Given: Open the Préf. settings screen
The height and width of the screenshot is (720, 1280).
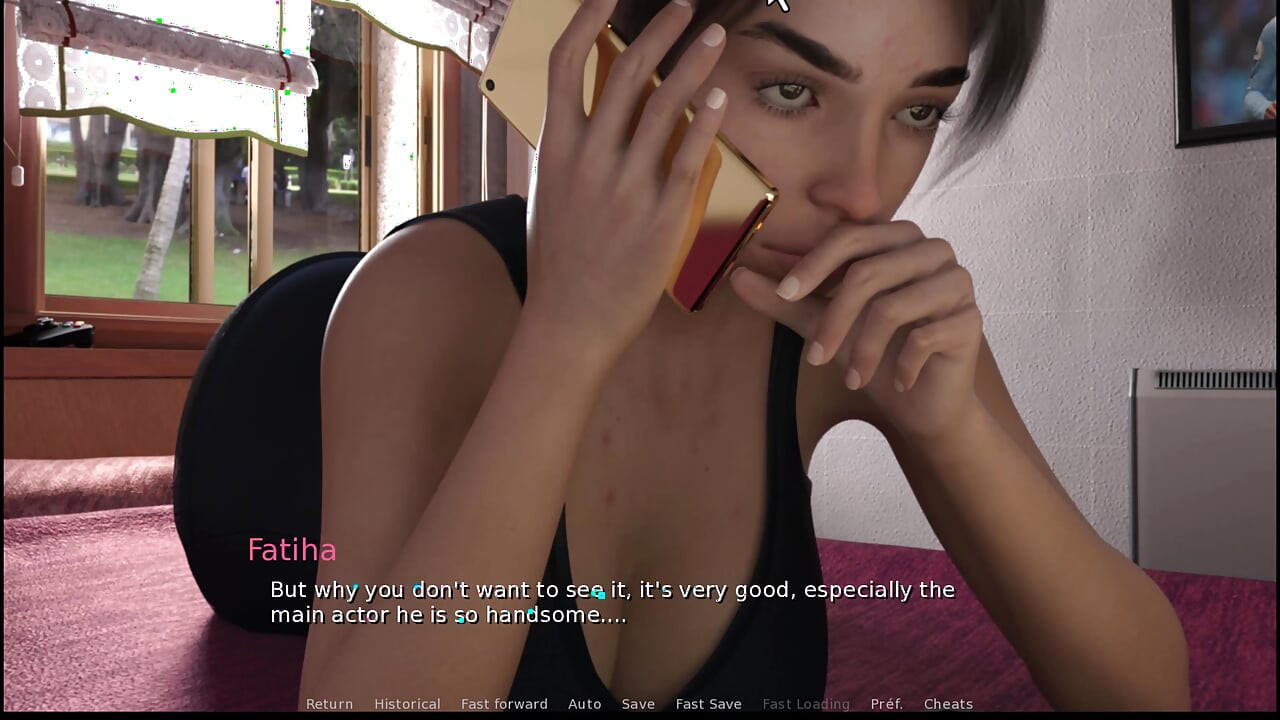Looking at the screenshot, I should pos(885,704).
